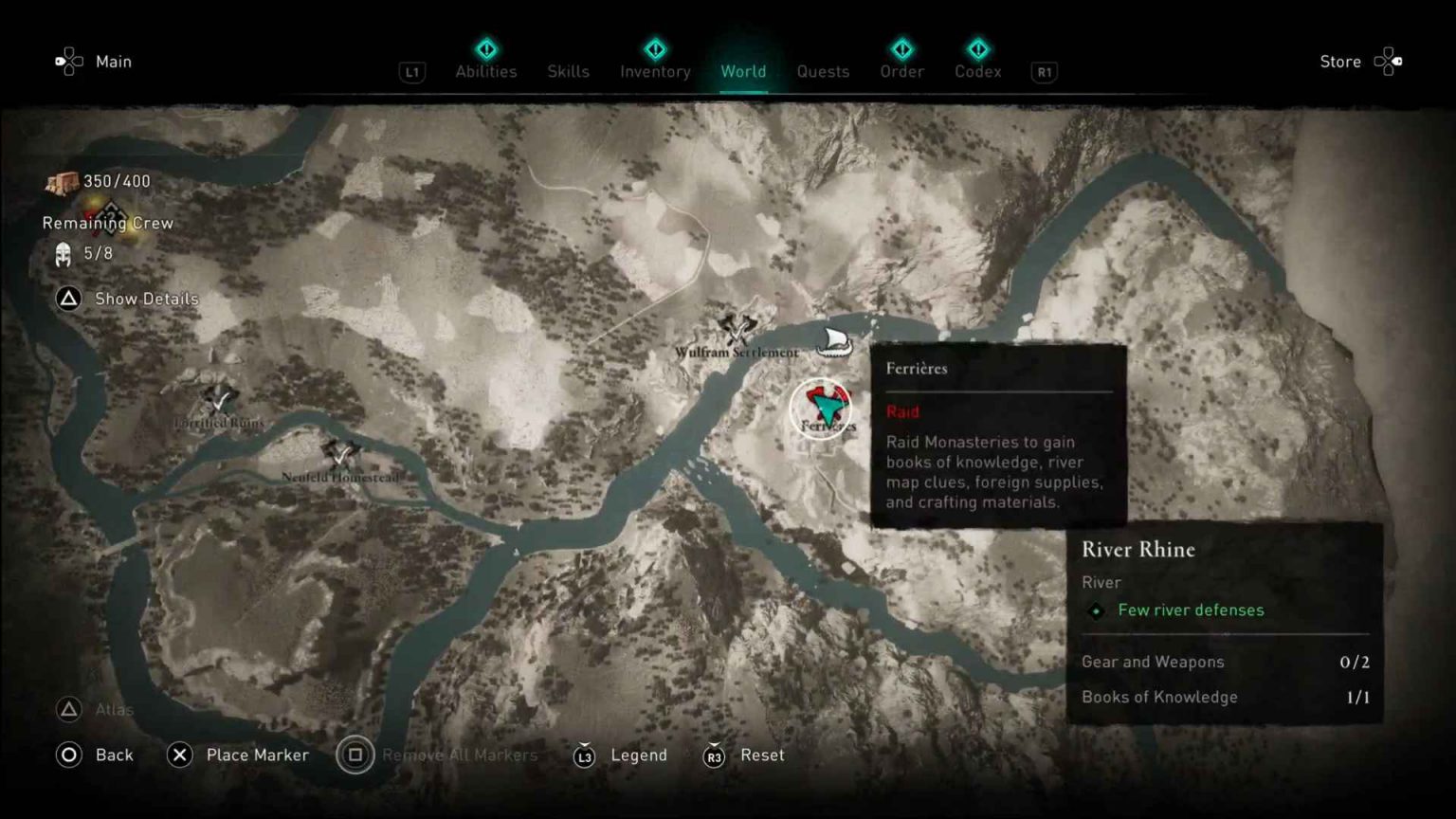Image resolution: width=1456 pixels, height=819 pixels.
Task: Switch to the Quests tab
Action: (x=823, y=71)
